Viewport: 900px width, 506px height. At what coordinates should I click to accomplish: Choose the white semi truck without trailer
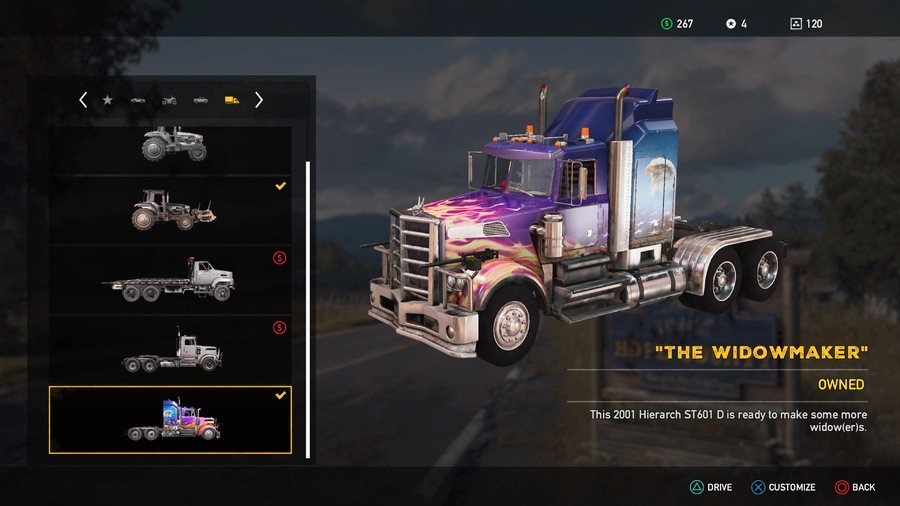(x=170, y=350)
